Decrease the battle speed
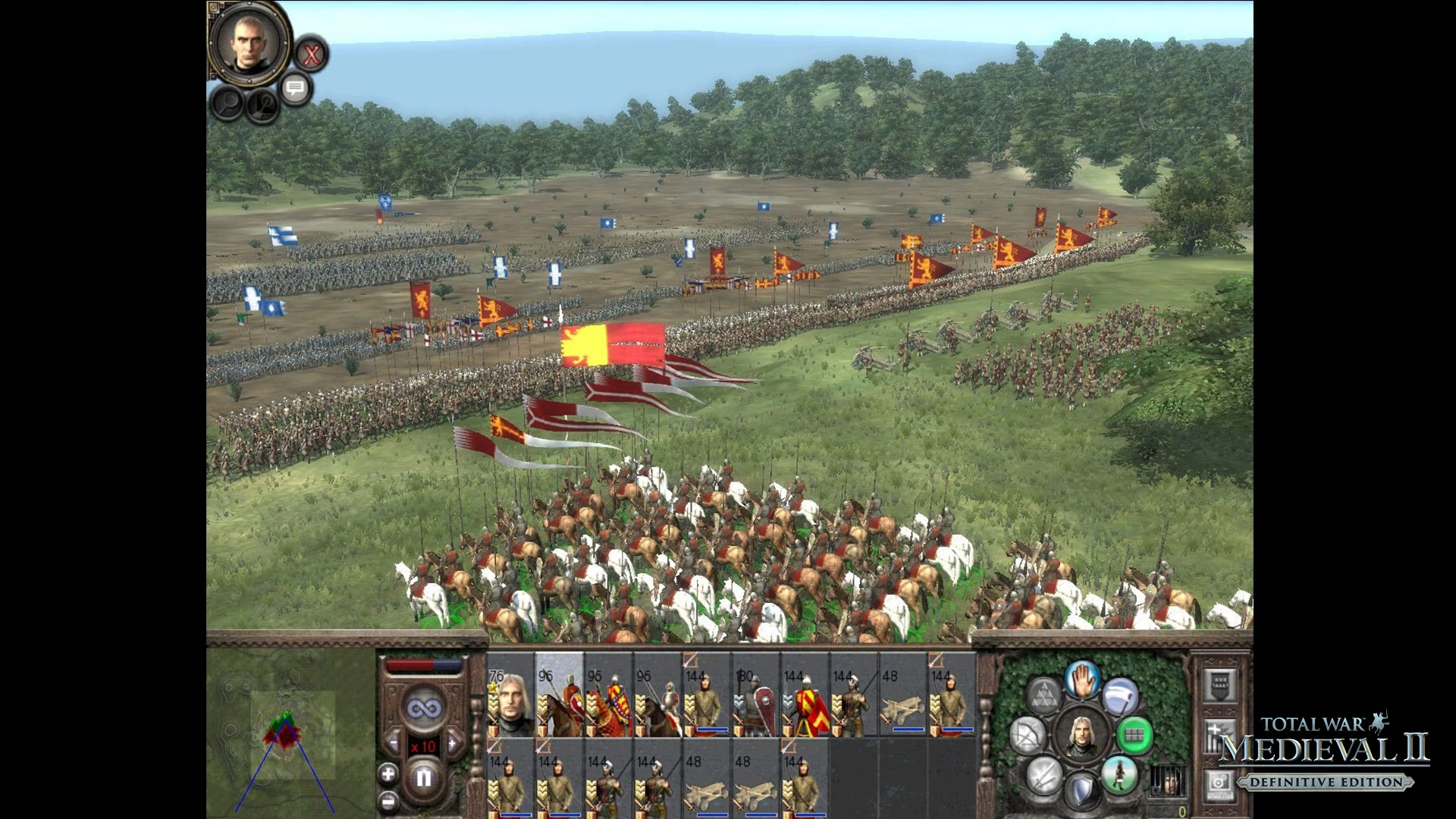1456x819 pixels. pos(393,743)
